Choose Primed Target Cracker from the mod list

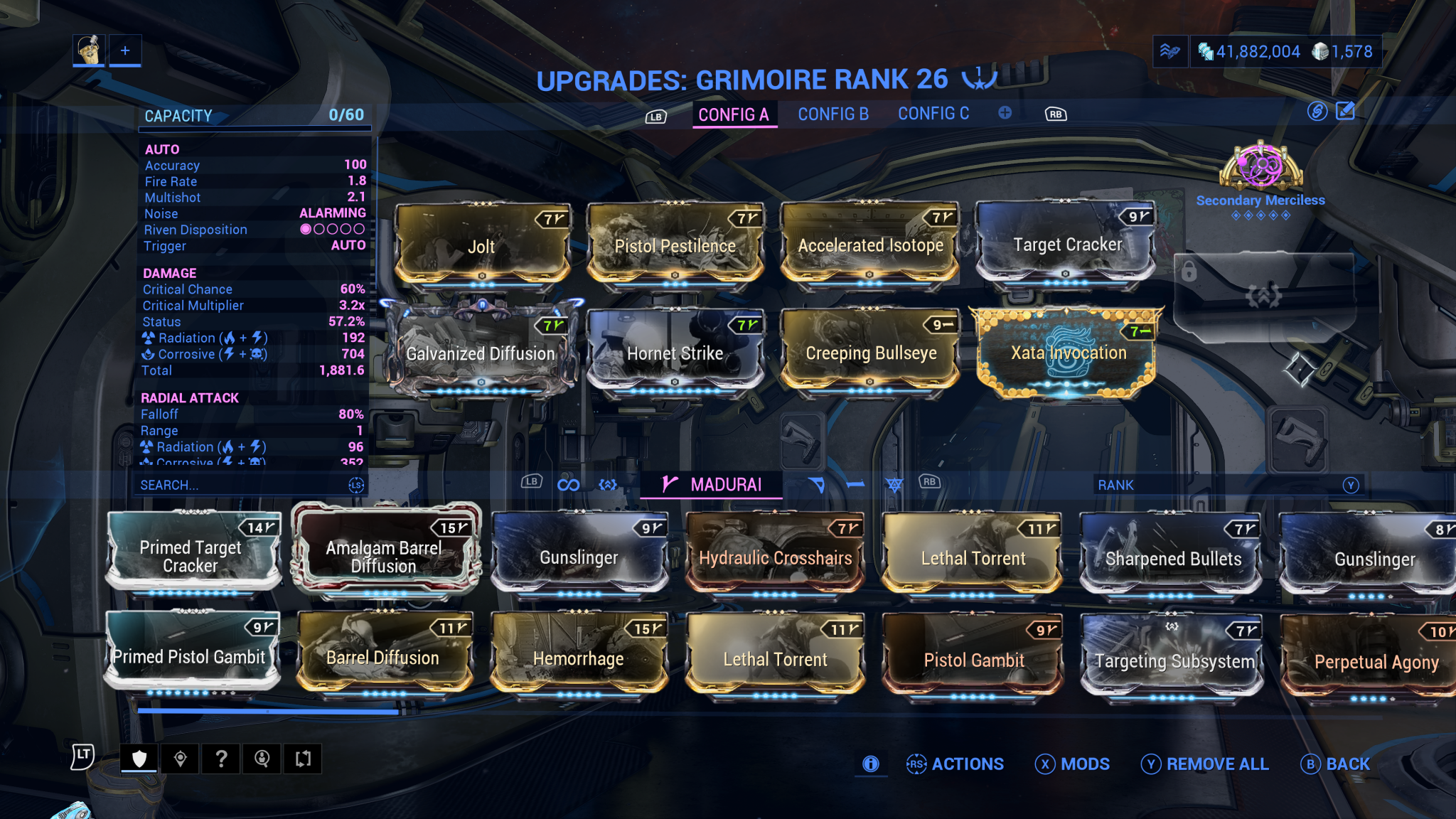click(x=191, y=555)
